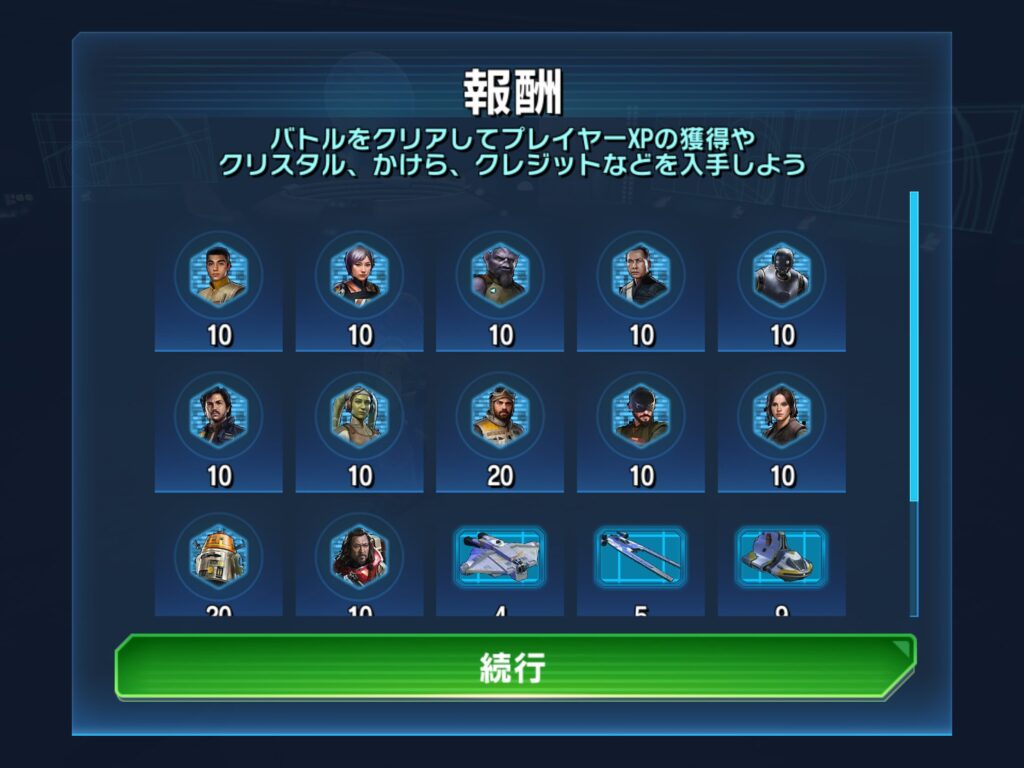
Task: Select the Chopper droid shard reward
Action: [219, 556]
